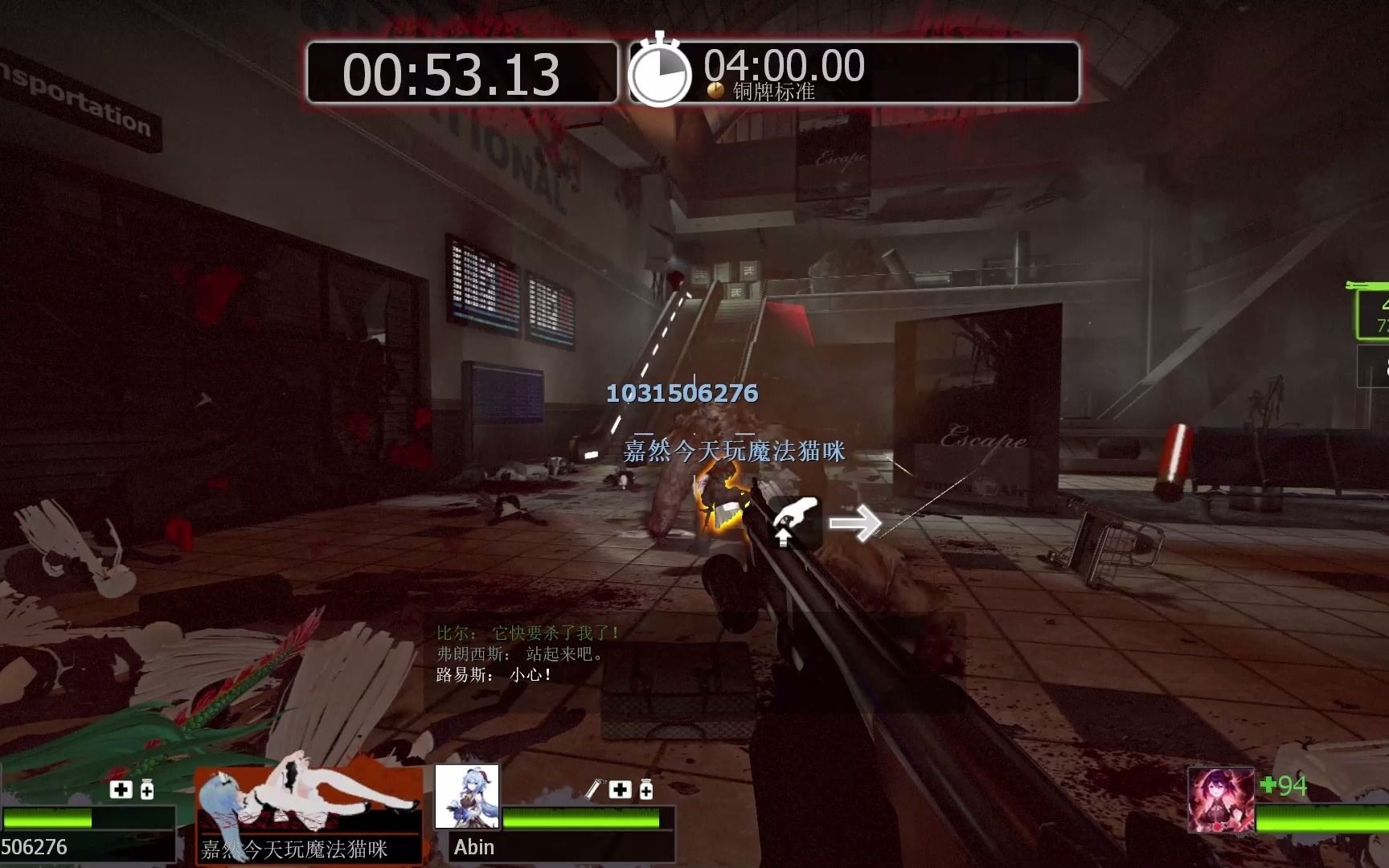This screenshot has height=868, width=1389.
Task: Click the revive hand icon
Action: (x=795, y=522)
